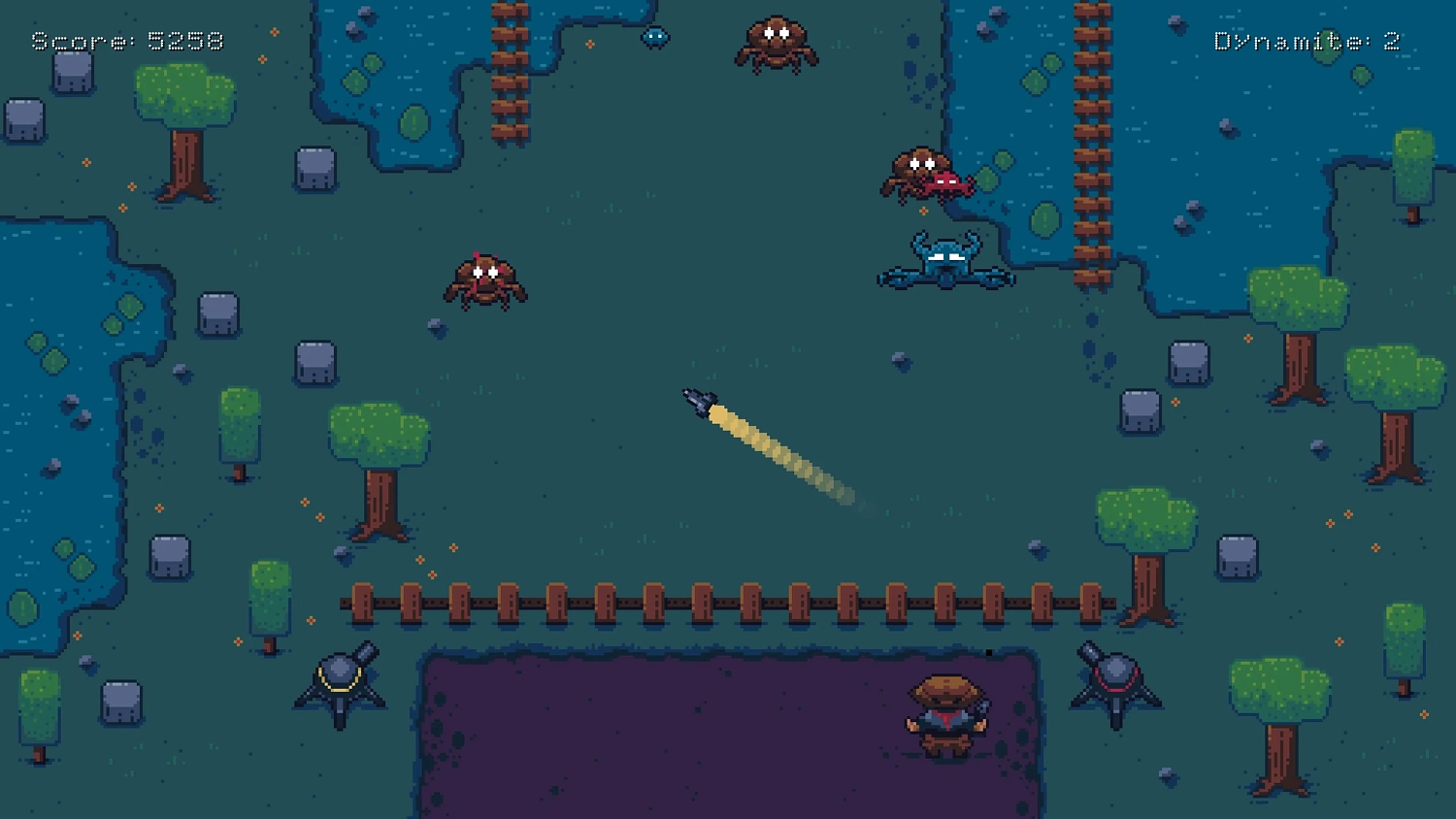Click the blue crab enemy
The image size is (1456, 819).
coord(944,260)
